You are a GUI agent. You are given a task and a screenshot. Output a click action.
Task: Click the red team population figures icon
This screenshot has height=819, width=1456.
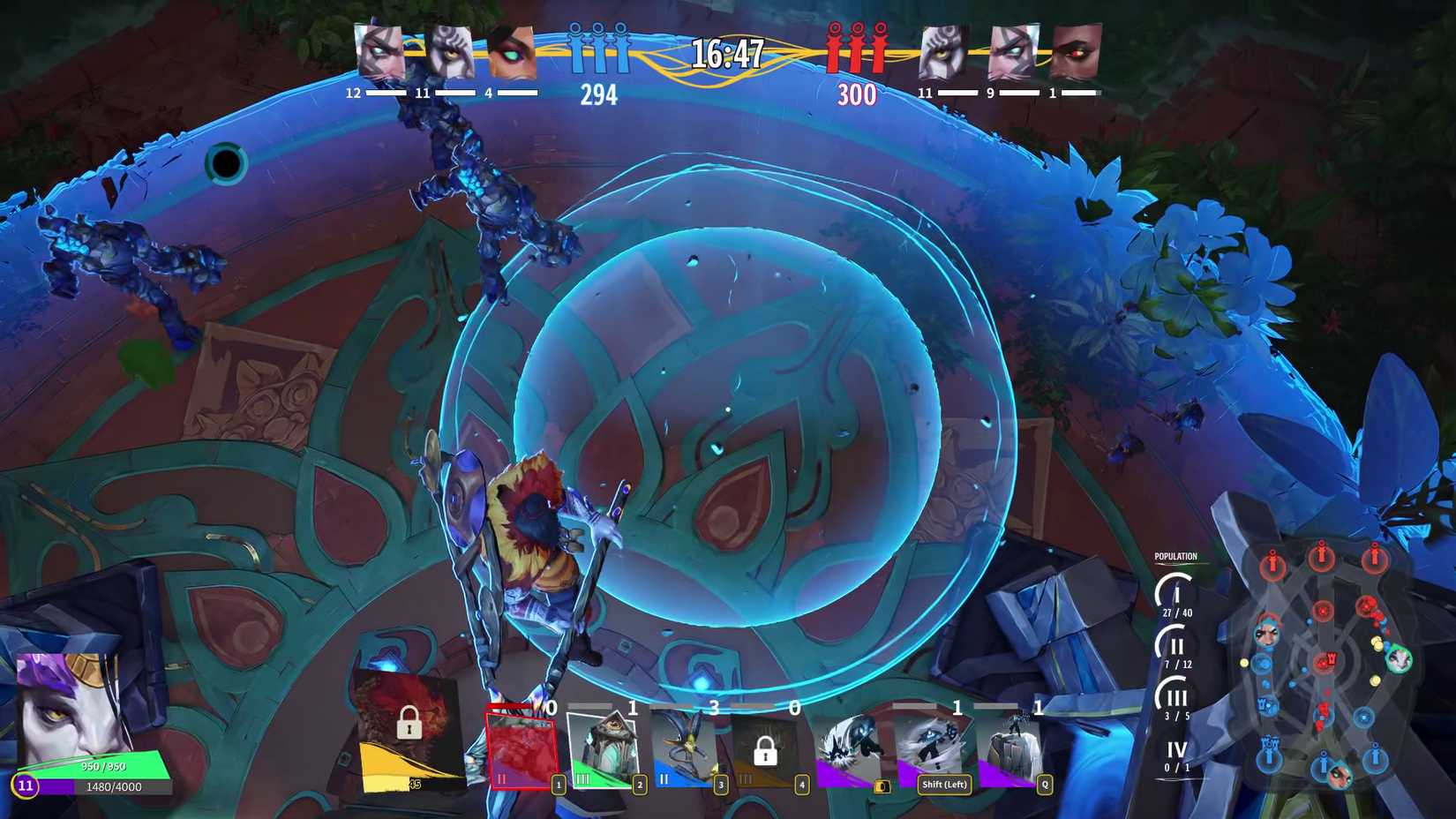854,49
